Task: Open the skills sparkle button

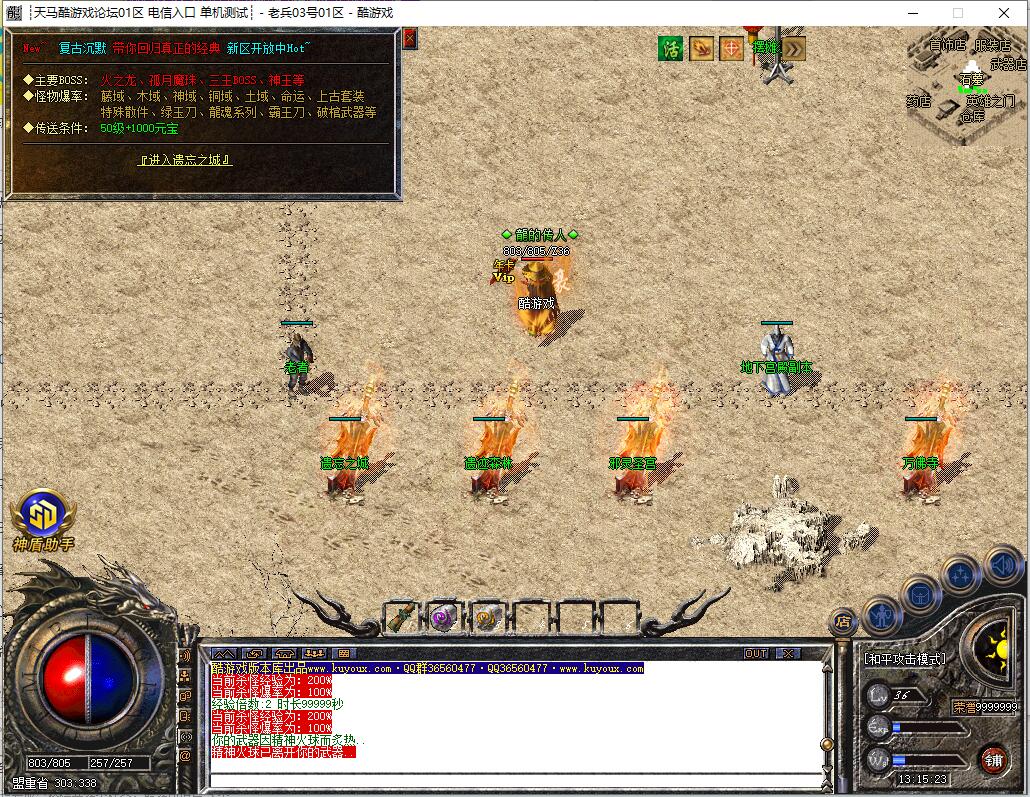Action: 961,574
